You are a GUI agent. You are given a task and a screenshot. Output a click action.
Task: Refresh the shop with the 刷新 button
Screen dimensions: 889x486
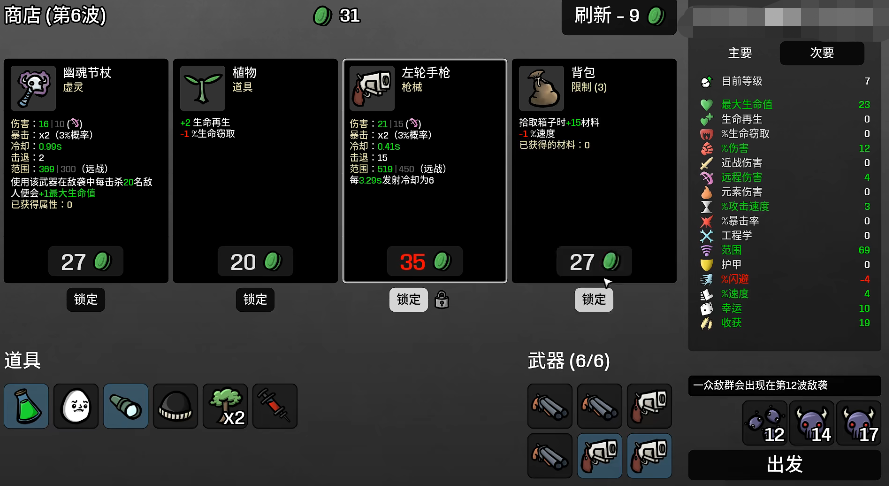619,16
